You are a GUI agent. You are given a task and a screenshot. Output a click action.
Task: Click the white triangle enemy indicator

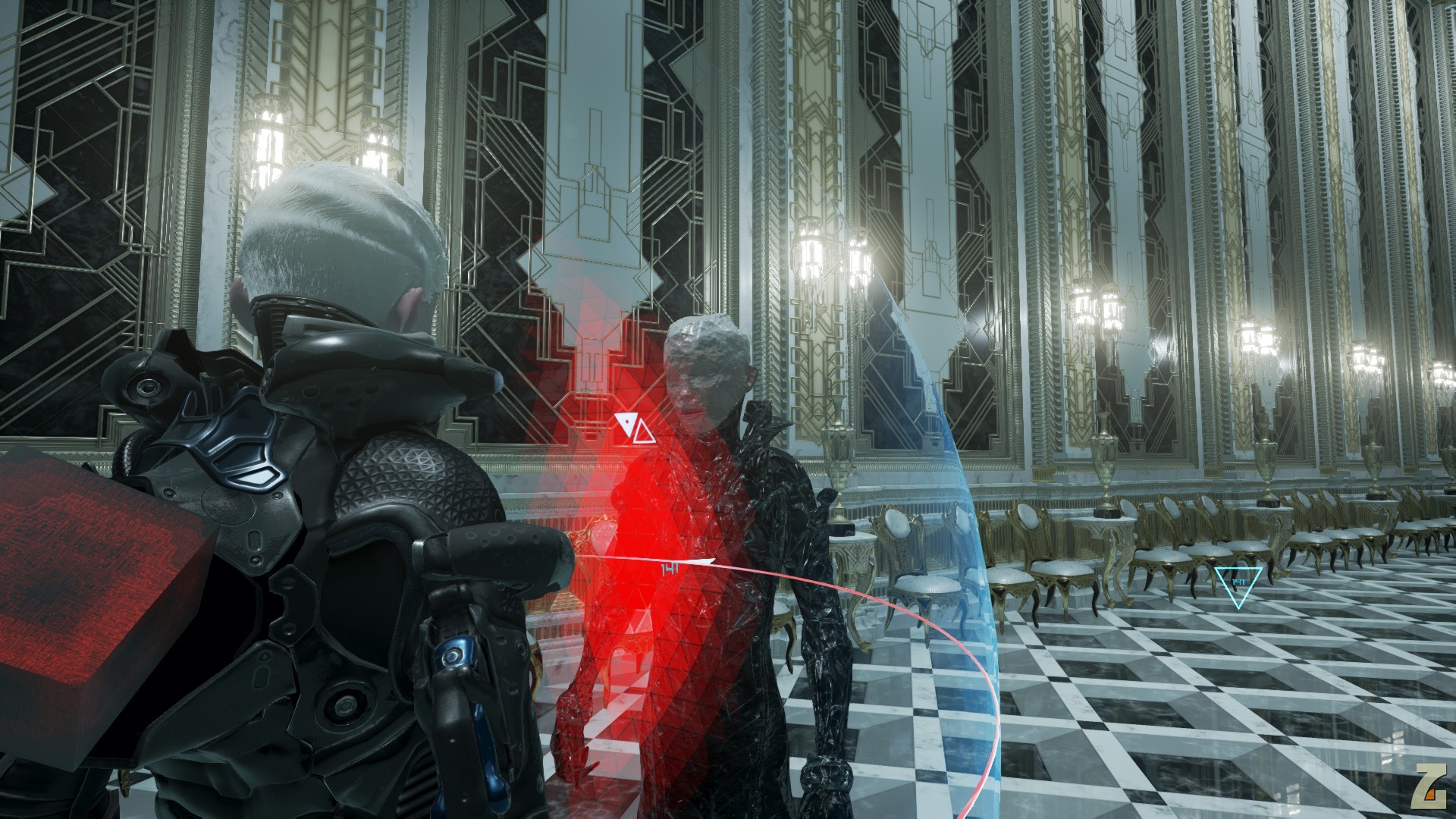coord(634,428)
